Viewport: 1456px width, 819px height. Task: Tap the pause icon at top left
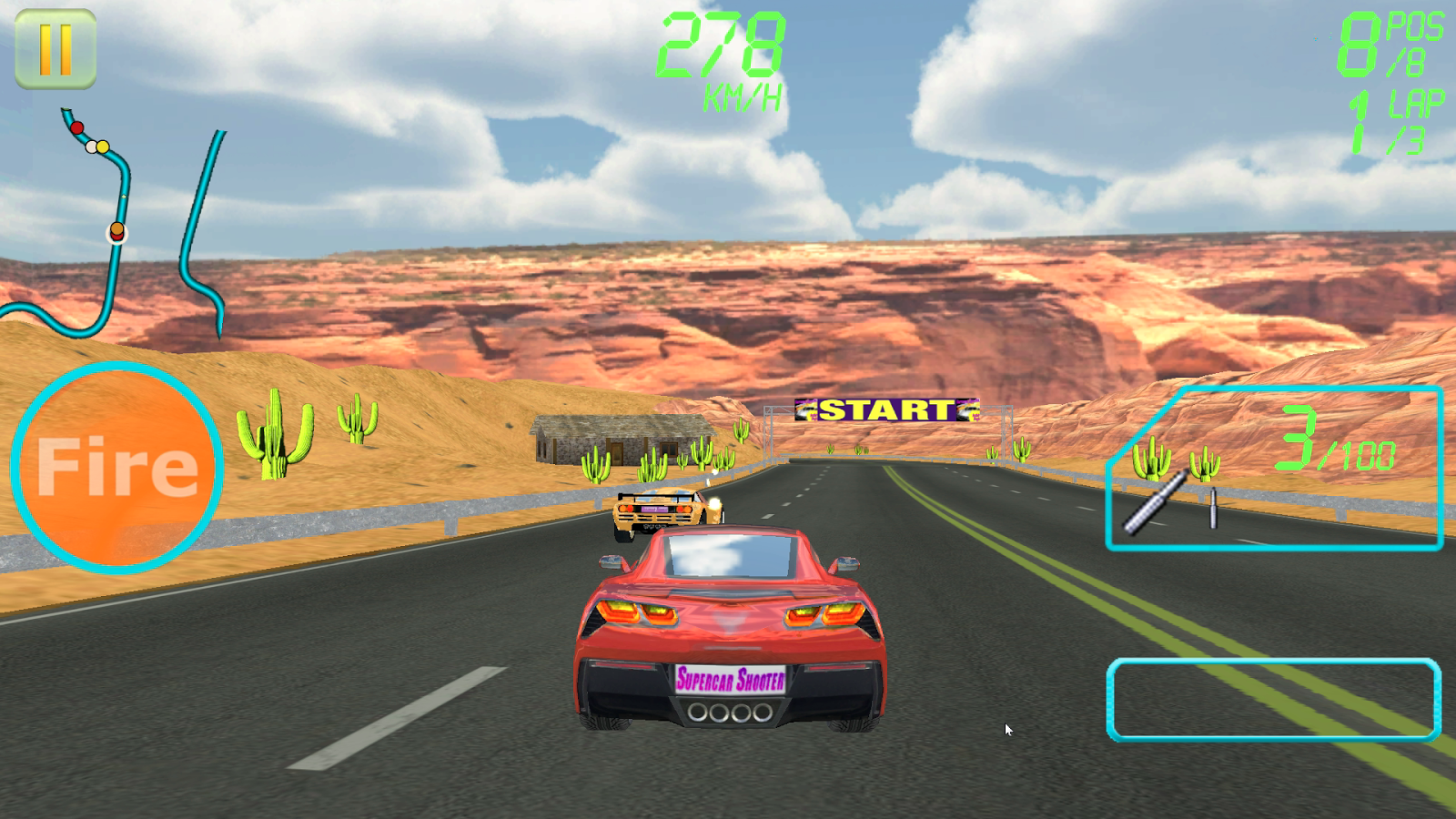coord(56,47)
